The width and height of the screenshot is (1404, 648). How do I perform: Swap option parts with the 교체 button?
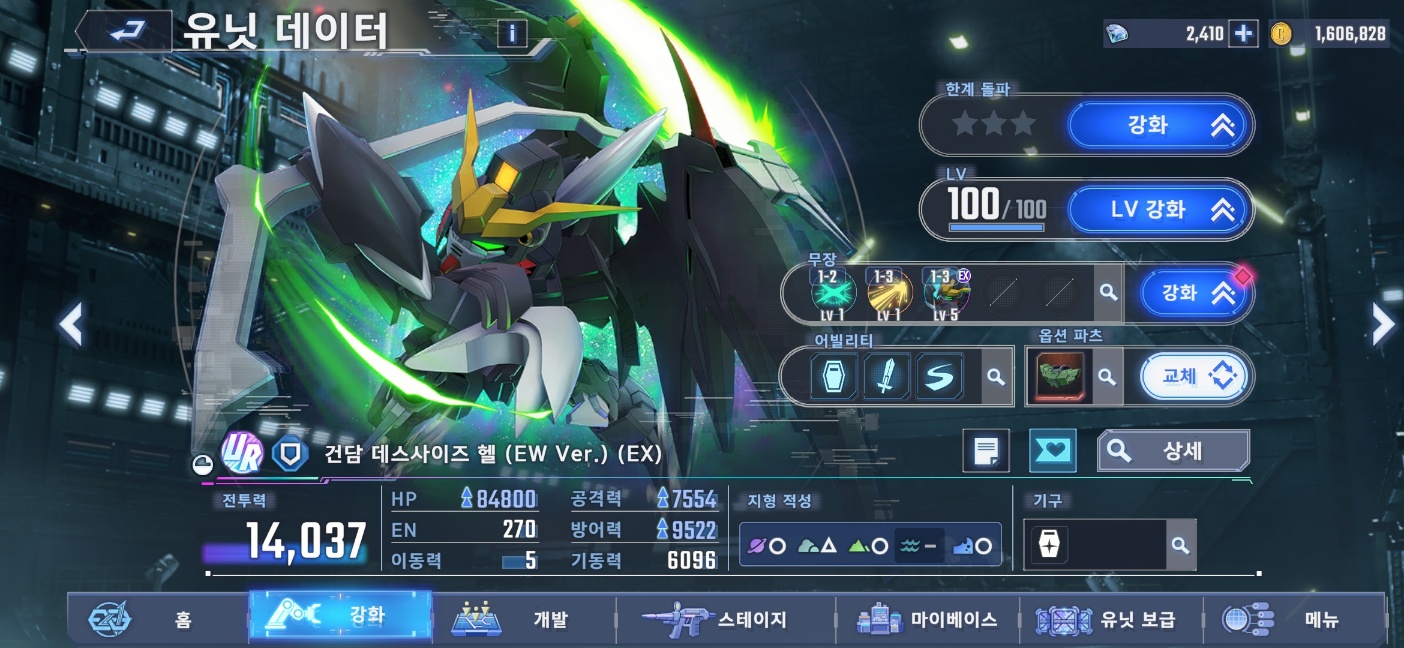(1195, 377)
